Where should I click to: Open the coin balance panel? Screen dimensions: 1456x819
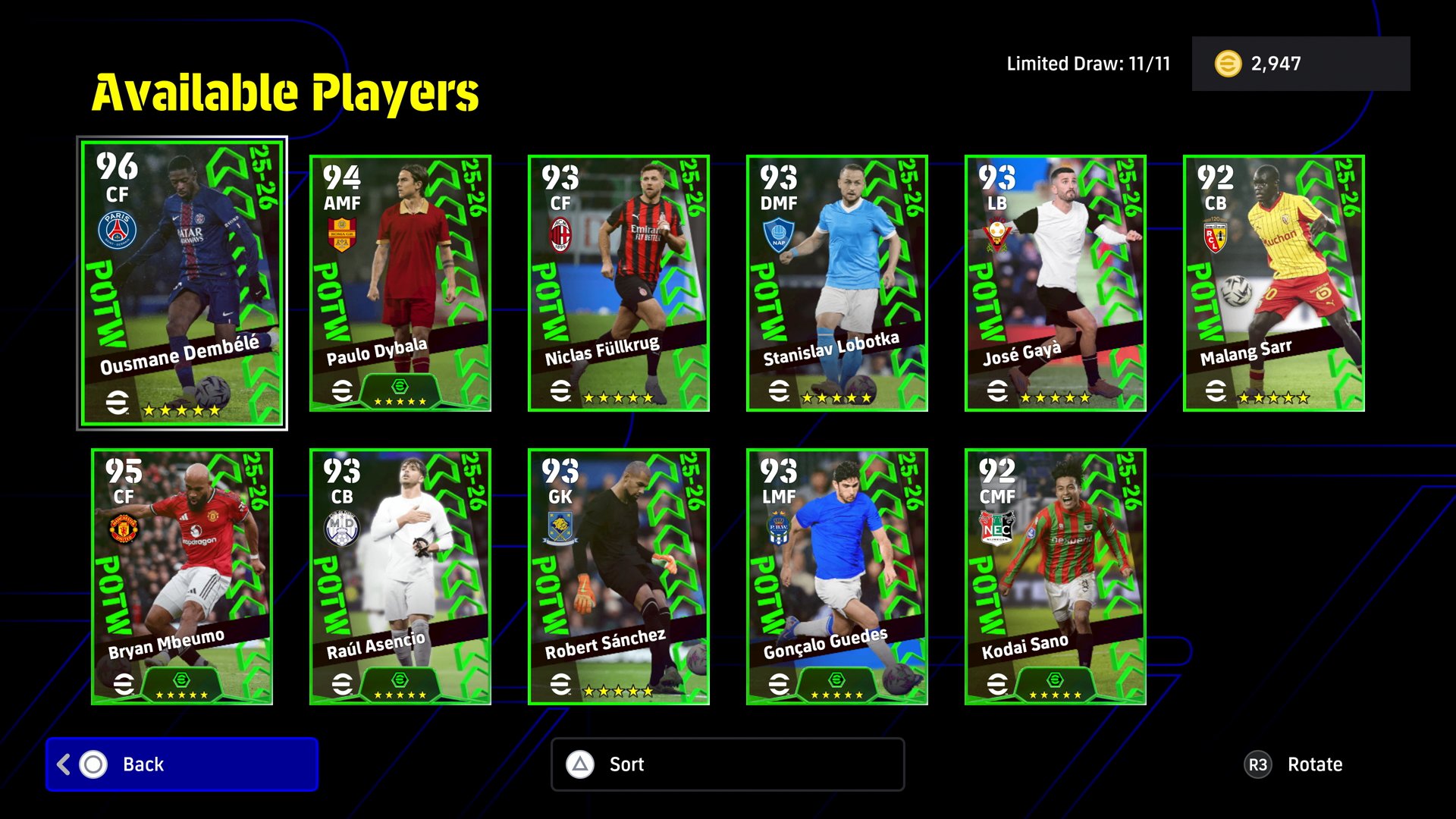click(1301, 64)
